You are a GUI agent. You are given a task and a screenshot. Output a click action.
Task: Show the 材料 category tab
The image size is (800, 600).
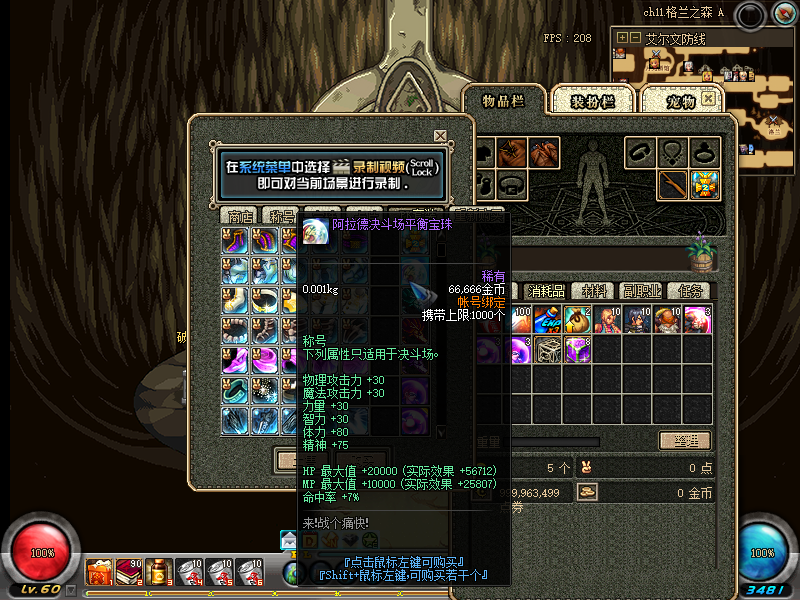click(x=594, y=291)
